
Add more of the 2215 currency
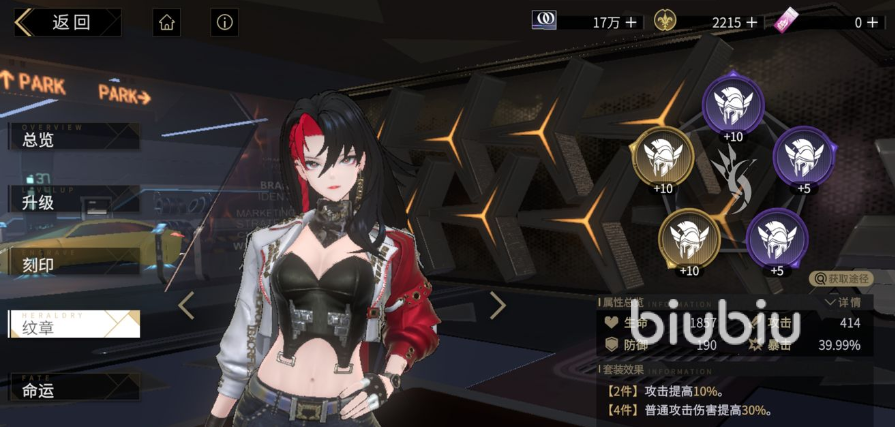752,22
